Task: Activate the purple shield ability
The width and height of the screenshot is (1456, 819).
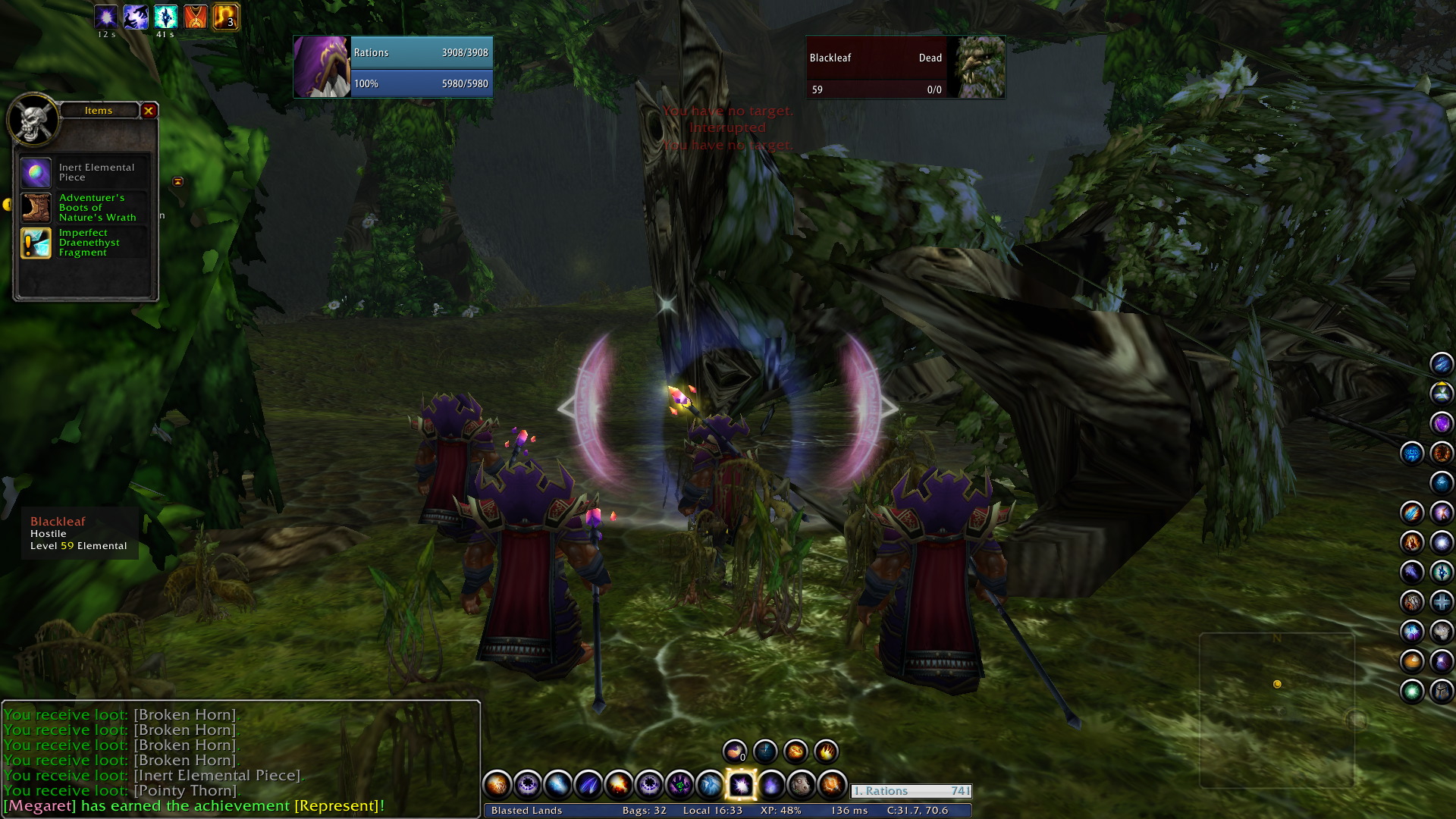Action: (x=1441, y=422)
